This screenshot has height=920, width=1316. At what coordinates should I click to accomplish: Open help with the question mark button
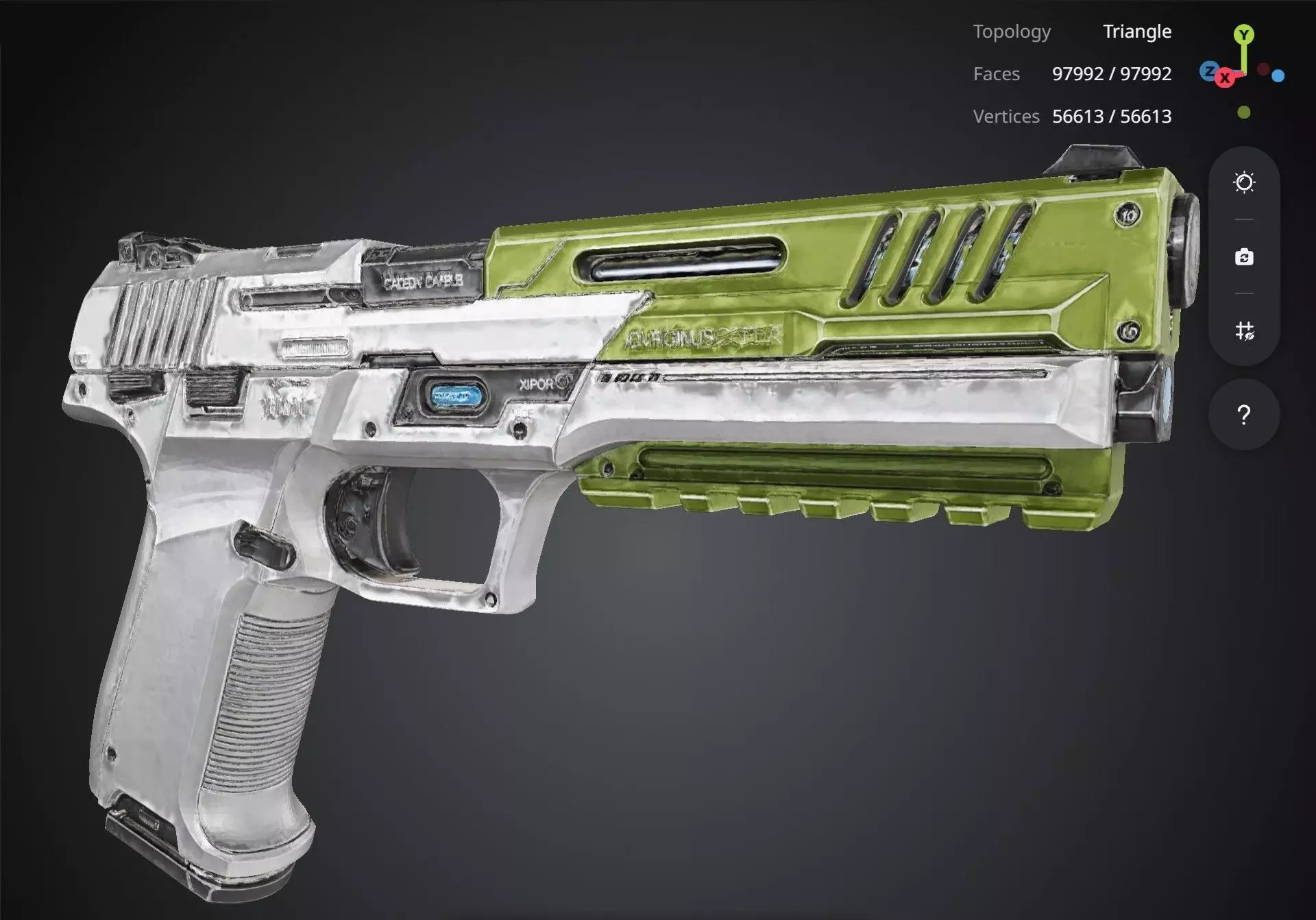pos(1244,415)
